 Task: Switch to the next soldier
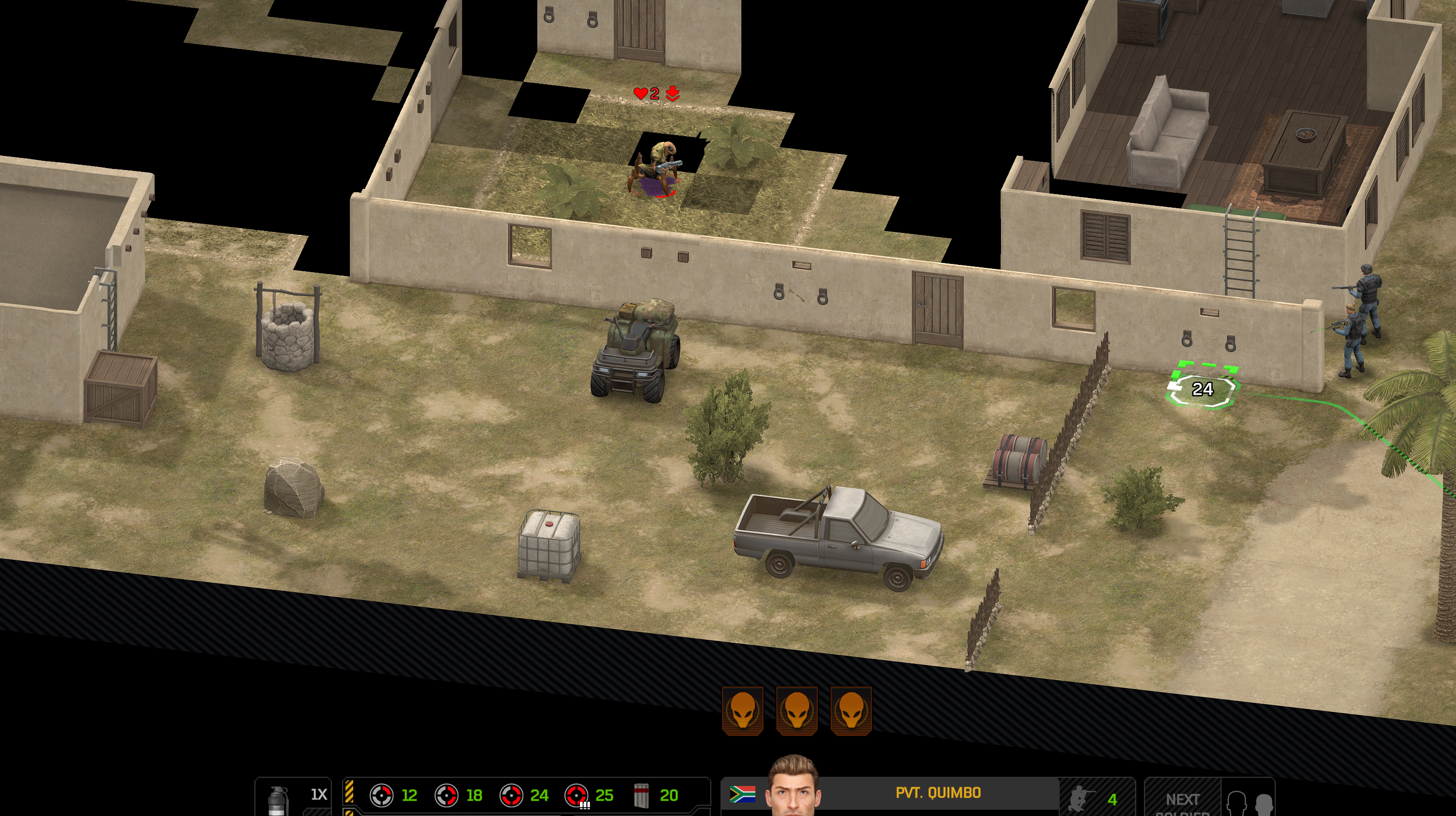(1182, 800)
